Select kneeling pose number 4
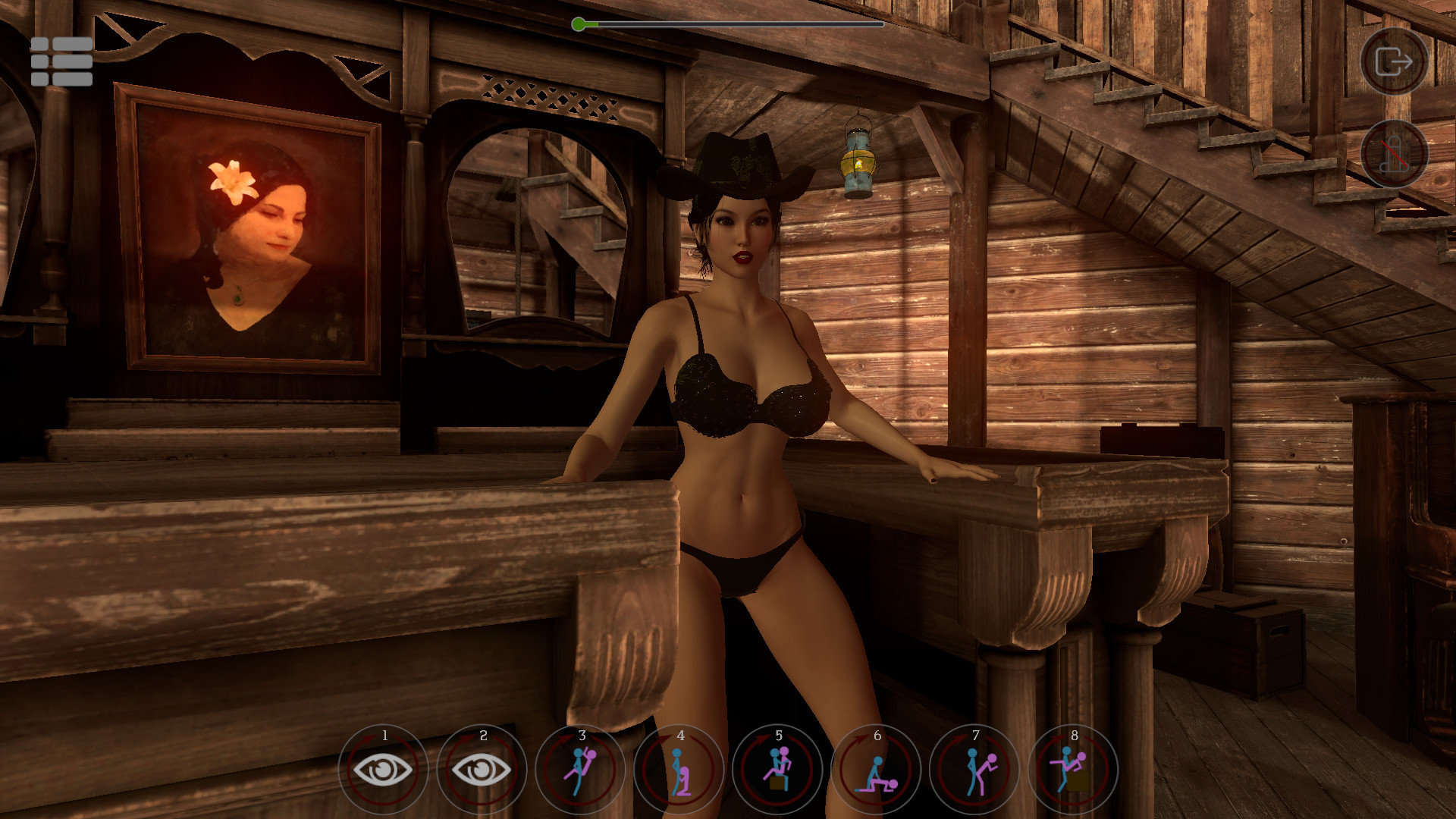Image resolution: width=1456 pixels, height=819 pixels. tap(679, 768)
